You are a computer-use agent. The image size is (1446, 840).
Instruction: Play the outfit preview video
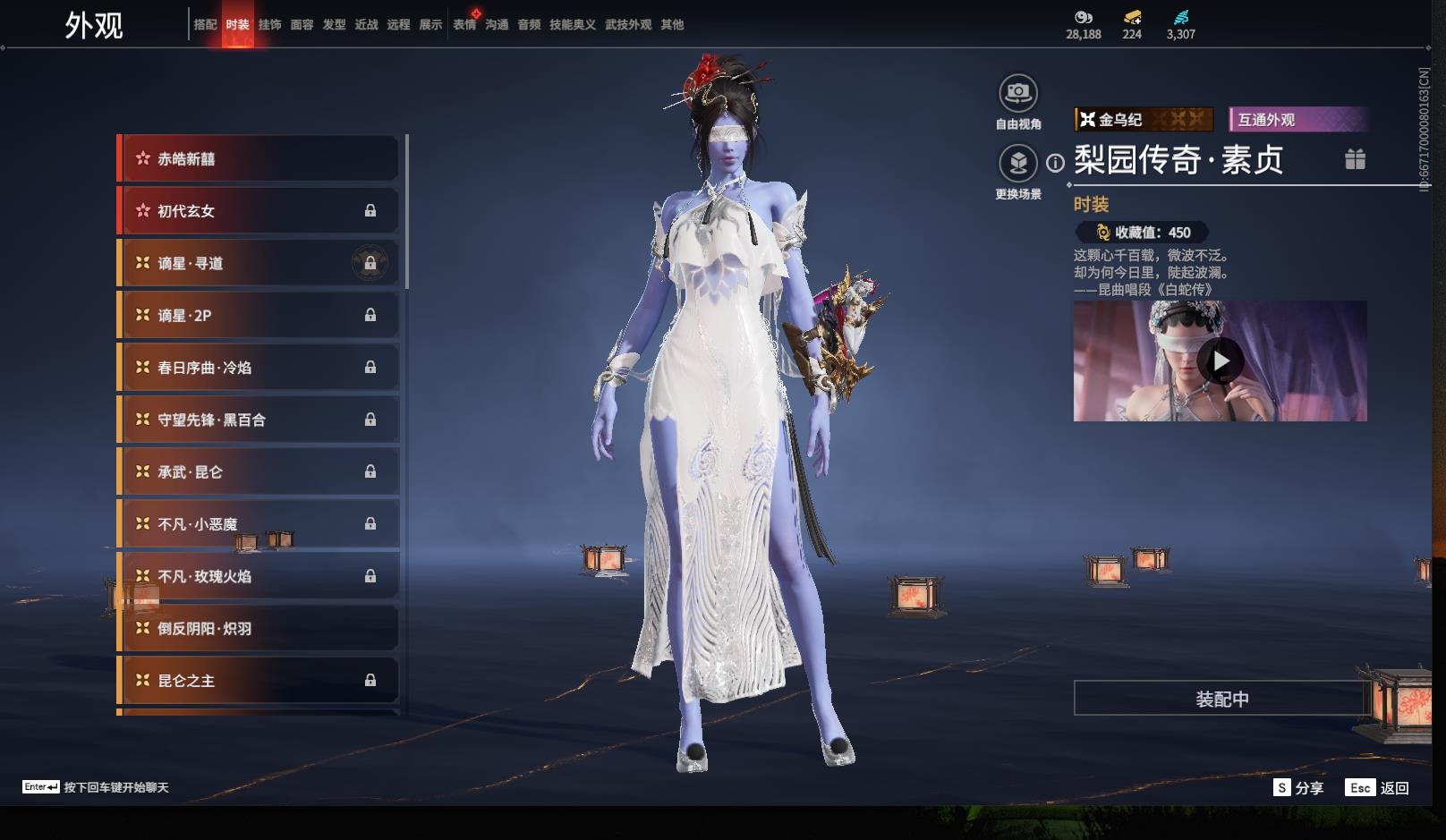click(1221, 361)
